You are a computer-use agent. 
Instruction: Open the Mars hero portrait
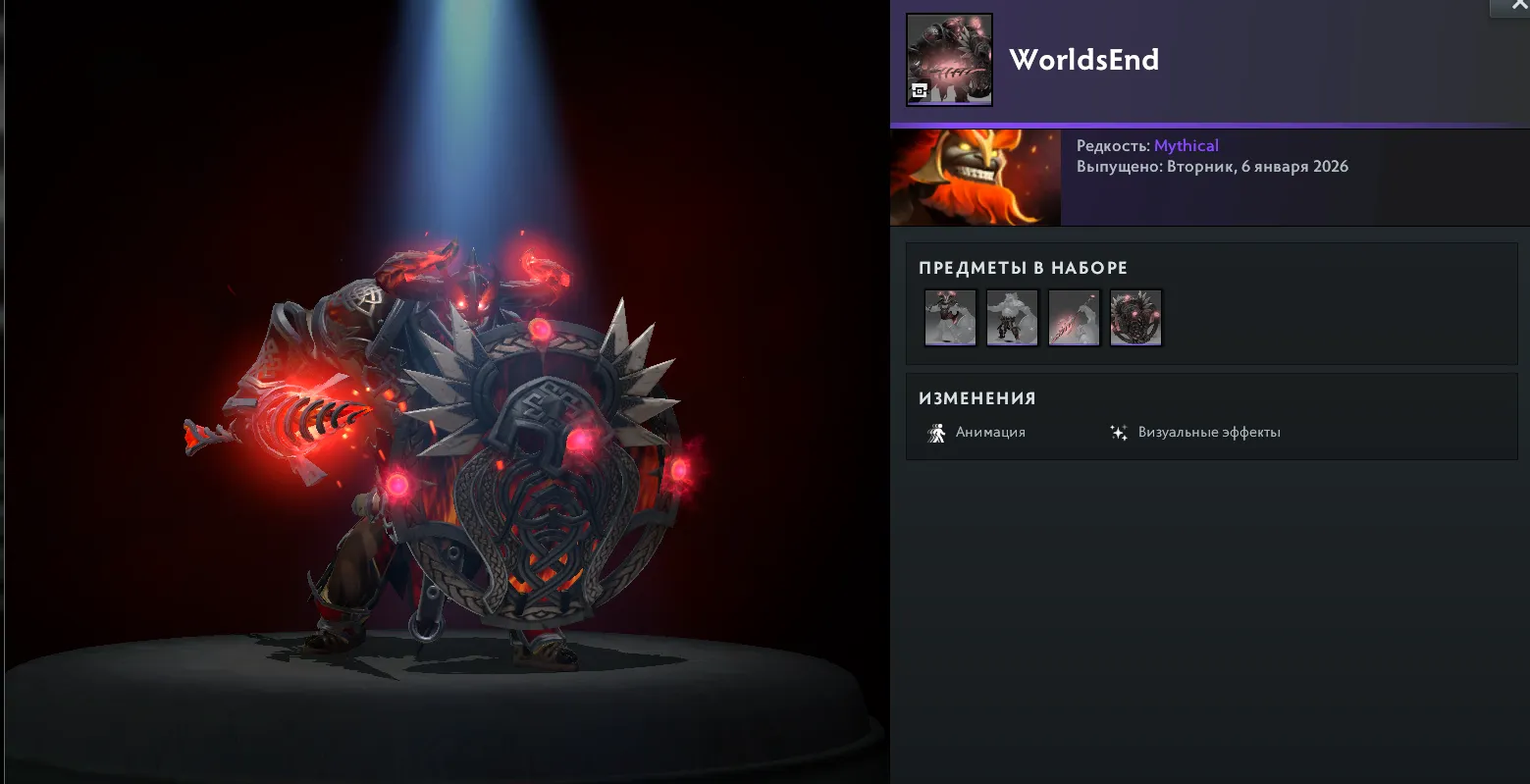(975, 178)
